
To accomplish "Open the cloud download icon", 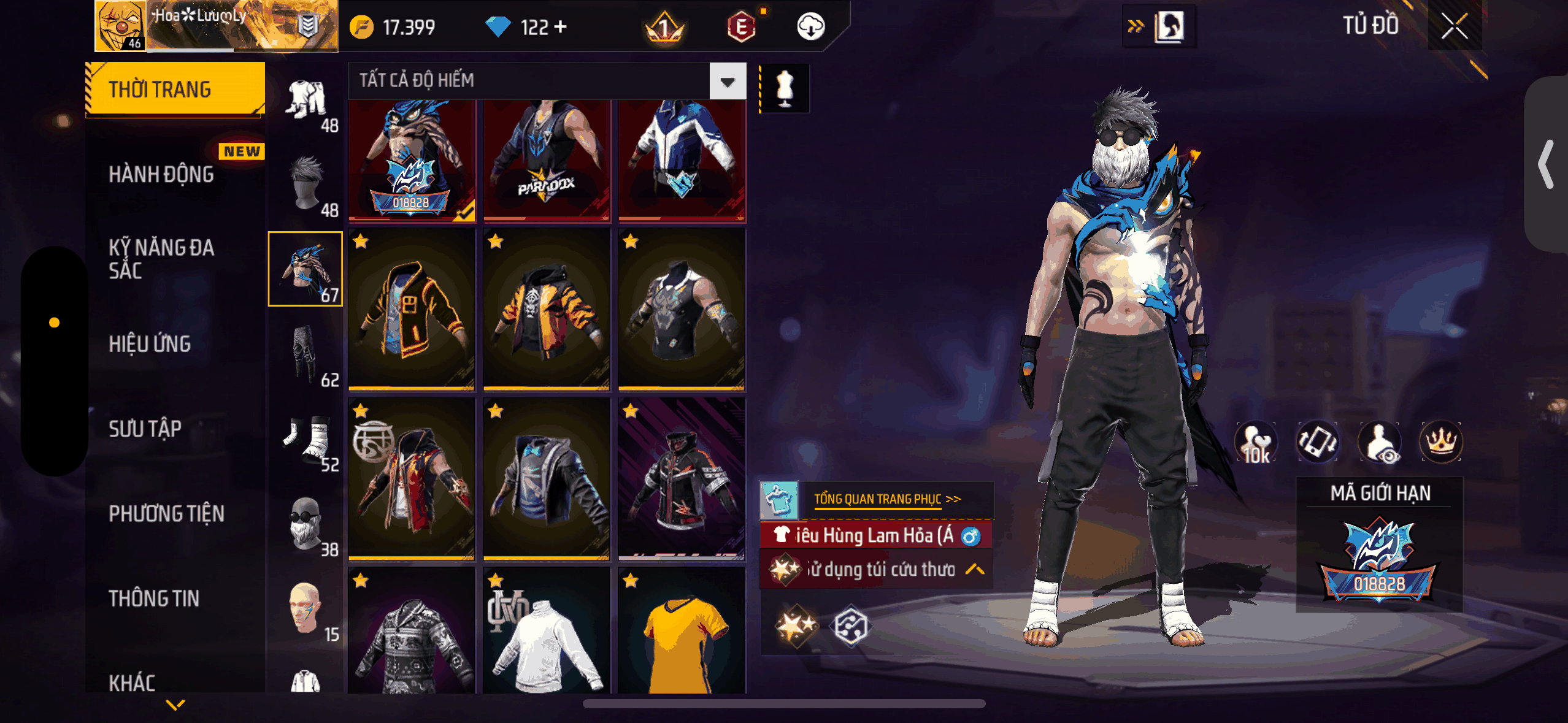I will [810, 26].
